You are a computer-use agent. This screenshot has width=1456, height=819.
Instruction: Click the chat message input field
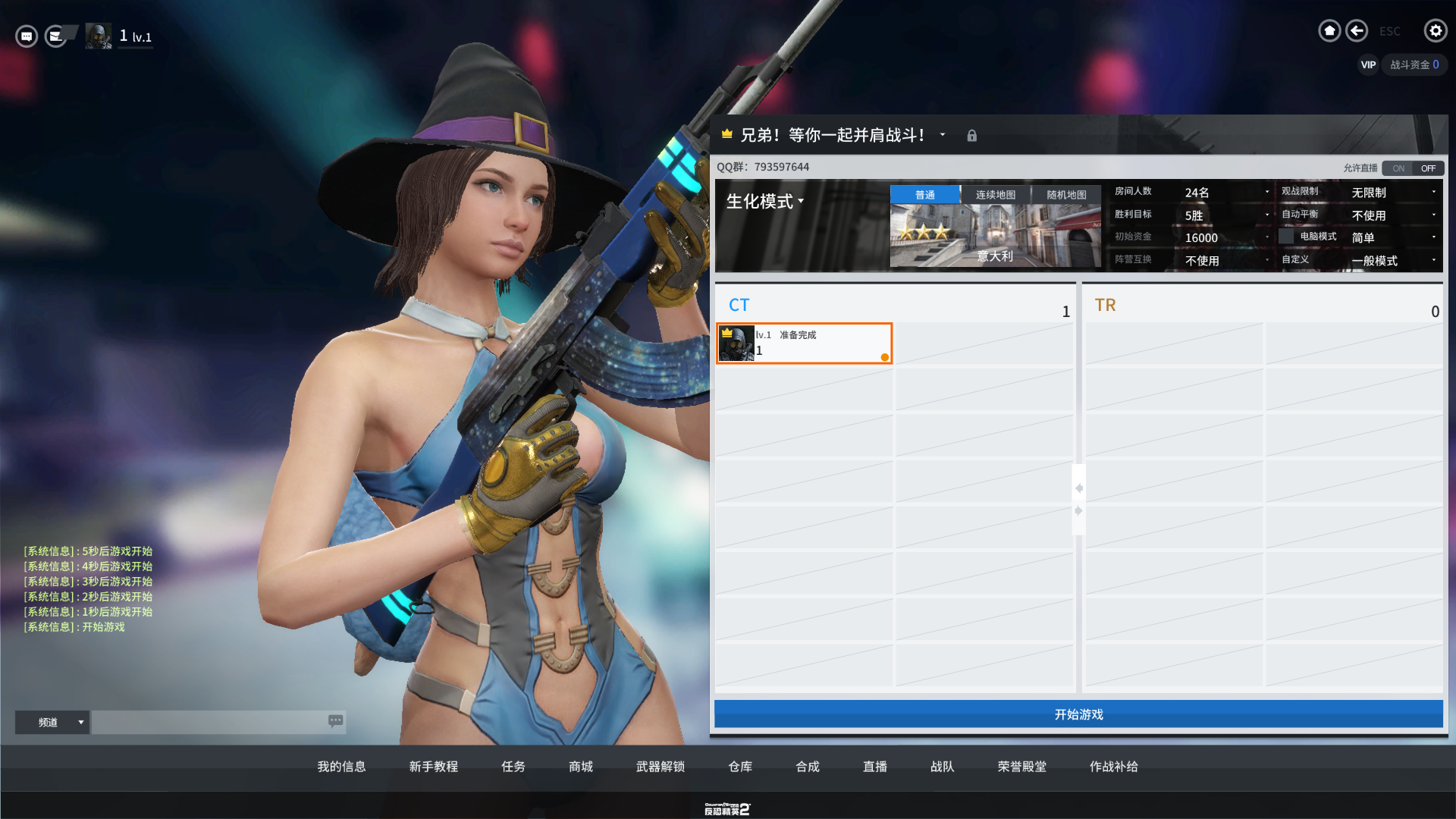[210, 722]
